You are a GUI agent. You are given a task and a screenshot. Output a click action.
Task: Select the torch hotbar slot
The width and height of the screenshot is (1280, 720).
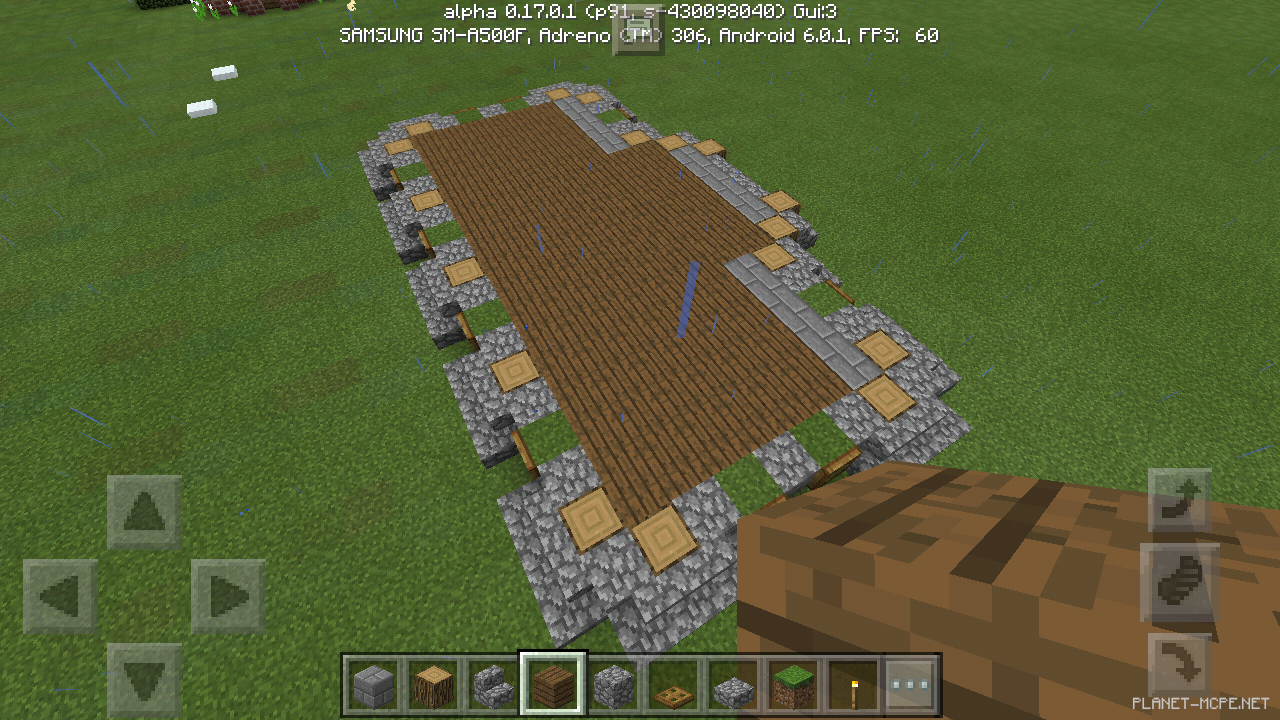click(853, 685)
